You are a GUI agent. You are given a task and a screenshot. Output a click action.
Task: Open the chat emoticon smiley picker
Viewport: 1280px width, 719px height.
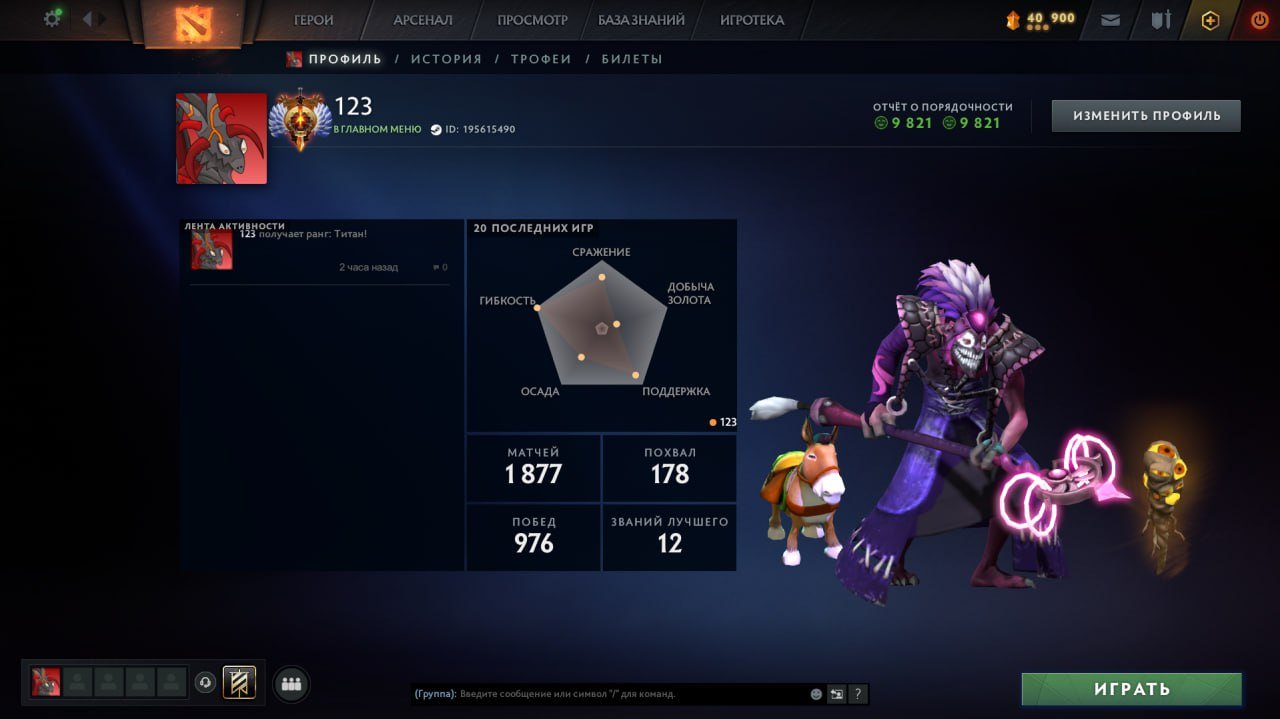(816, 694)
